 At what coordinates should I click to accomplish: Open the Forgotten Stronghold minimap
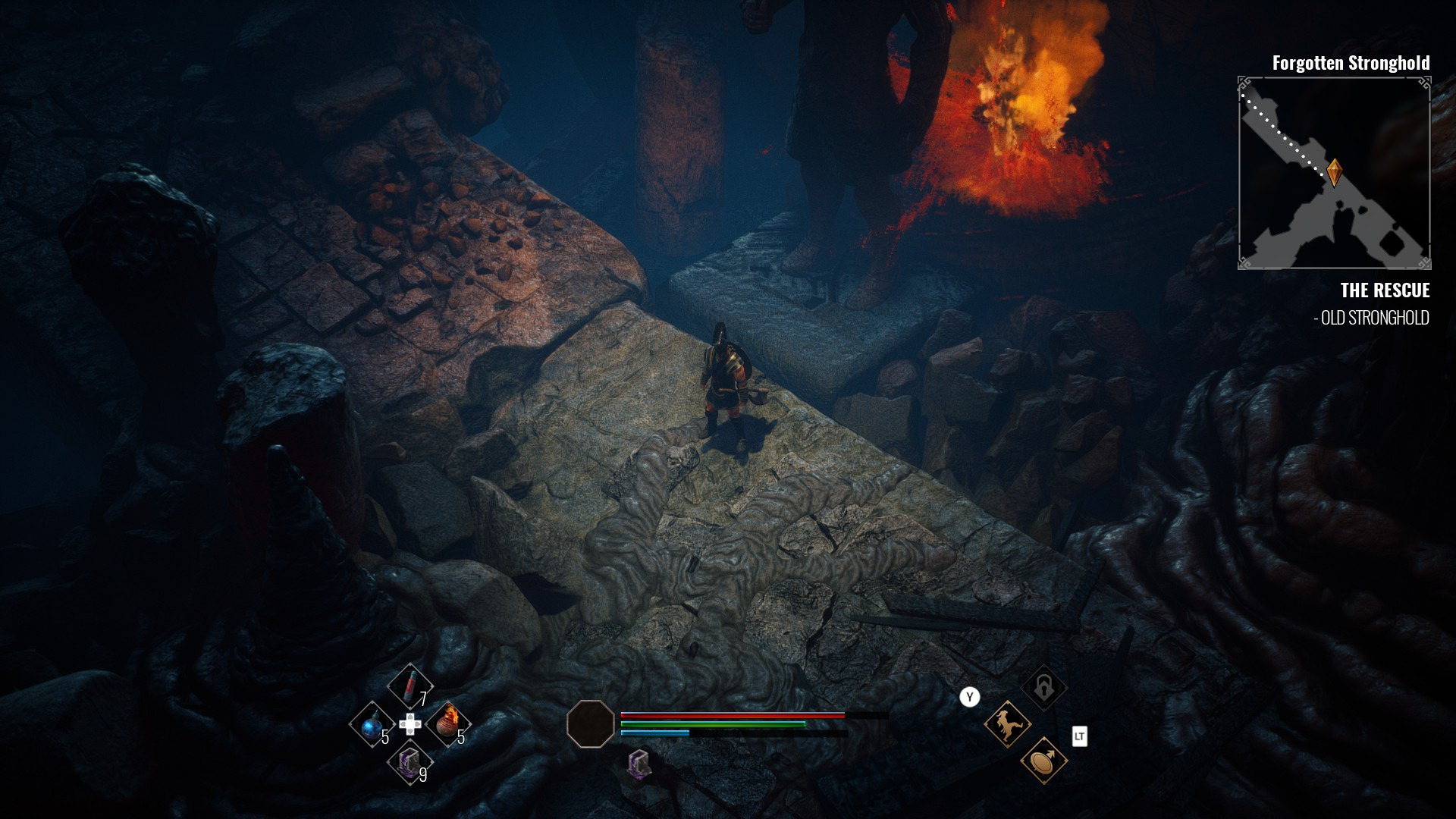tap(1334, 173)
